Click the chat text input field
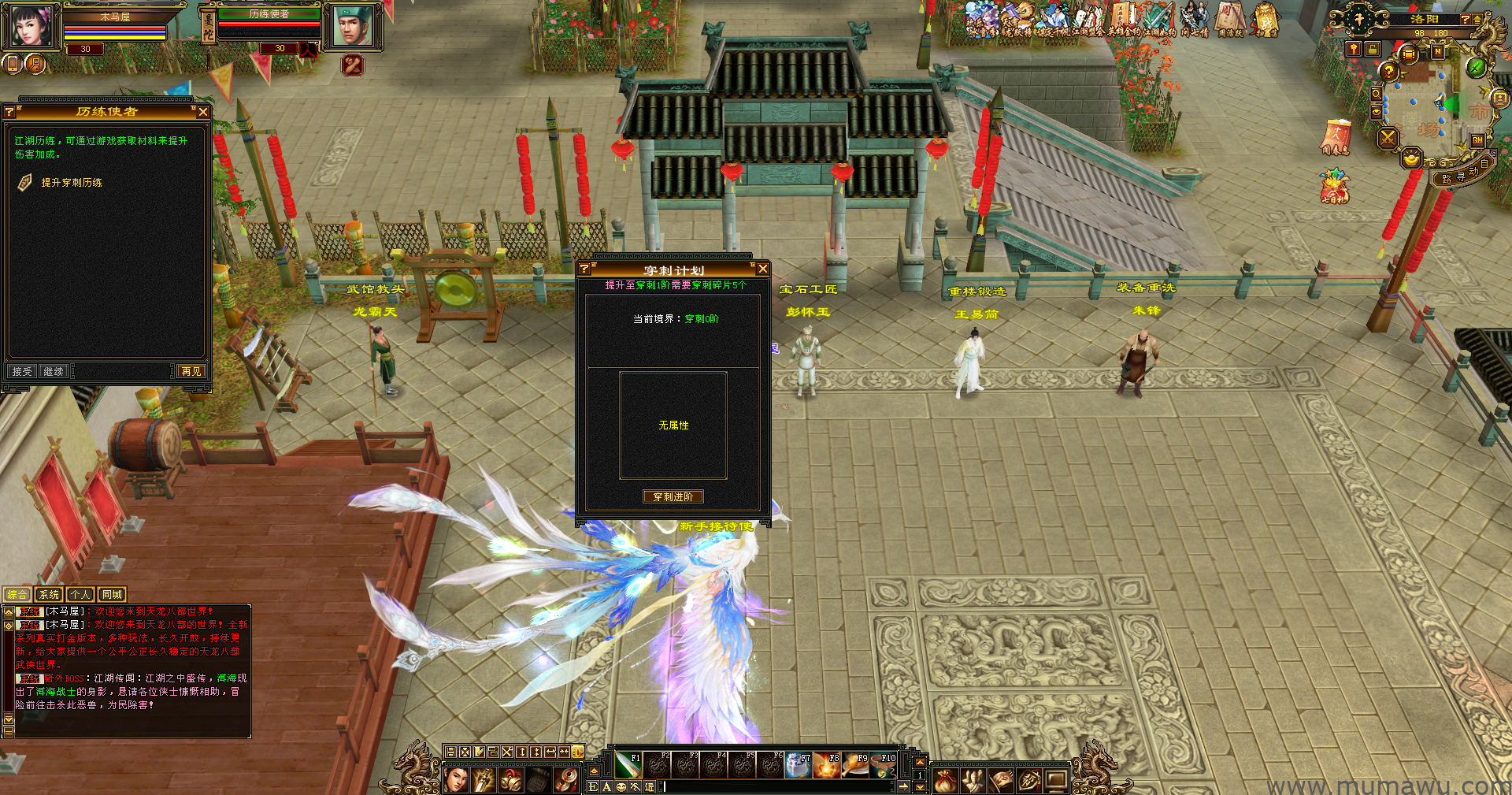The height and width of the screenshot is (795, 1512). 780,786
